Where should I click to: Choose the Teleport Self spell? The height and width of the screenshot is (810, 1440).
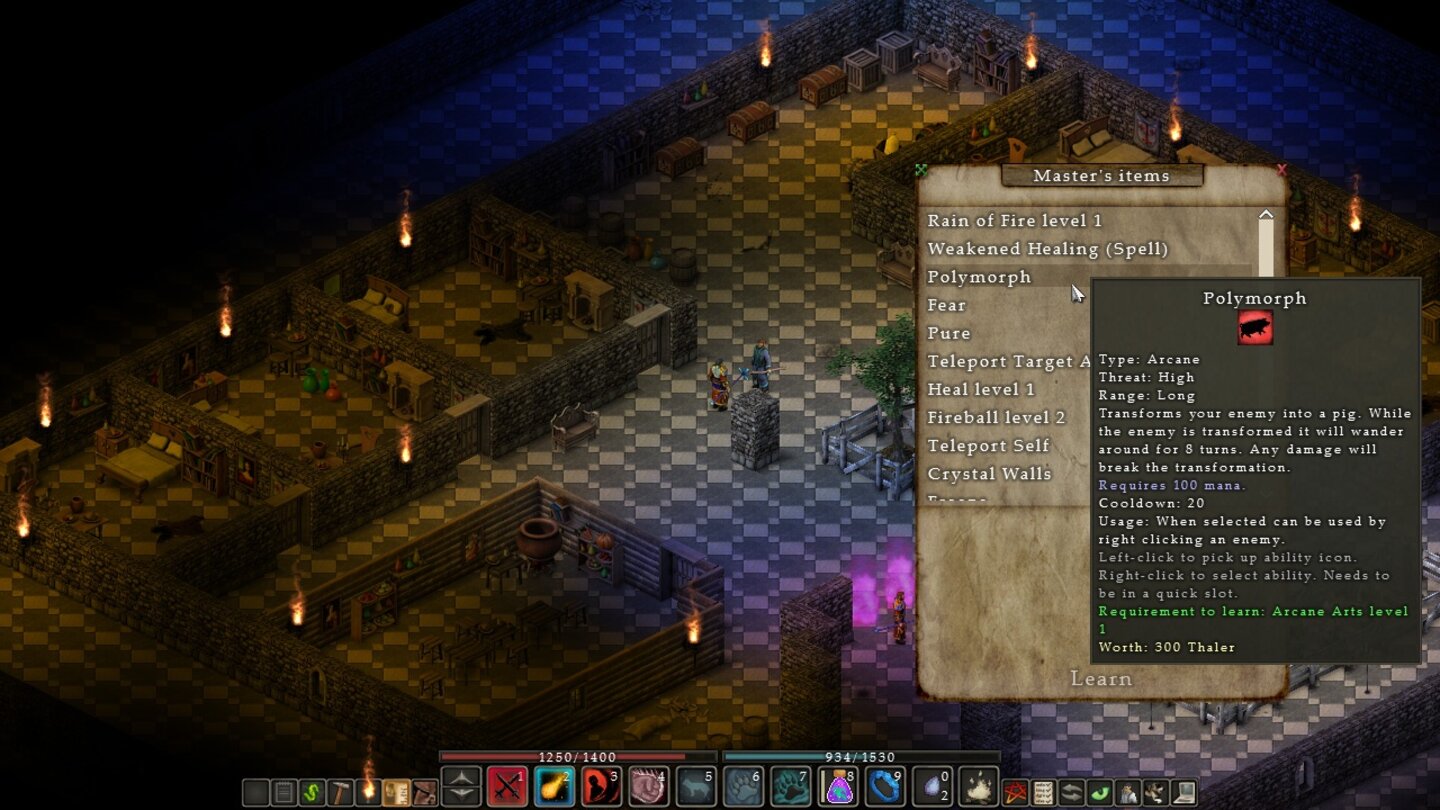[x=988, y=445]
